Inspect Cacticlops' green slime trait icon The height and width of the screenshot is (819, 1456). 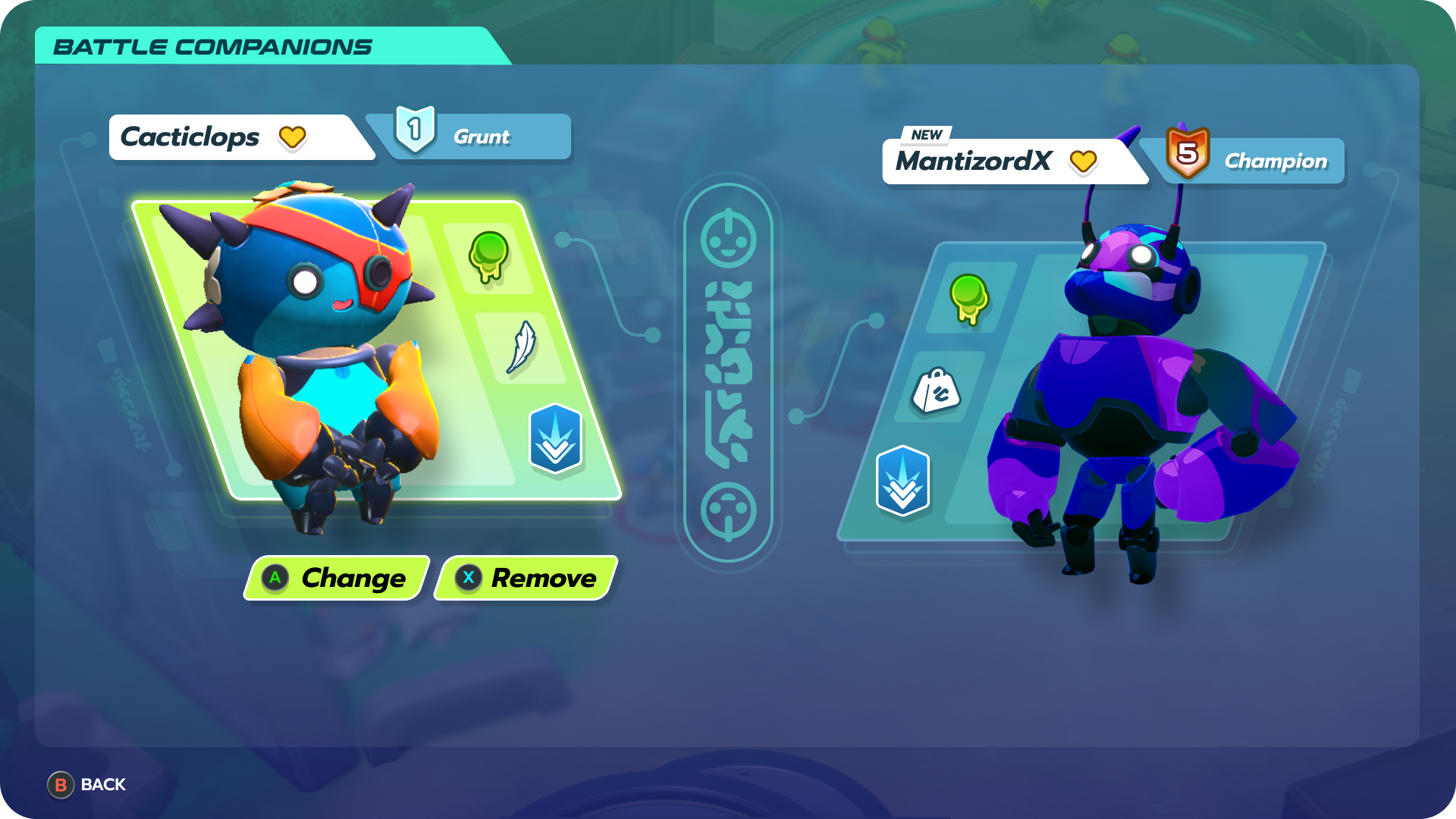(x=488, y=257)
